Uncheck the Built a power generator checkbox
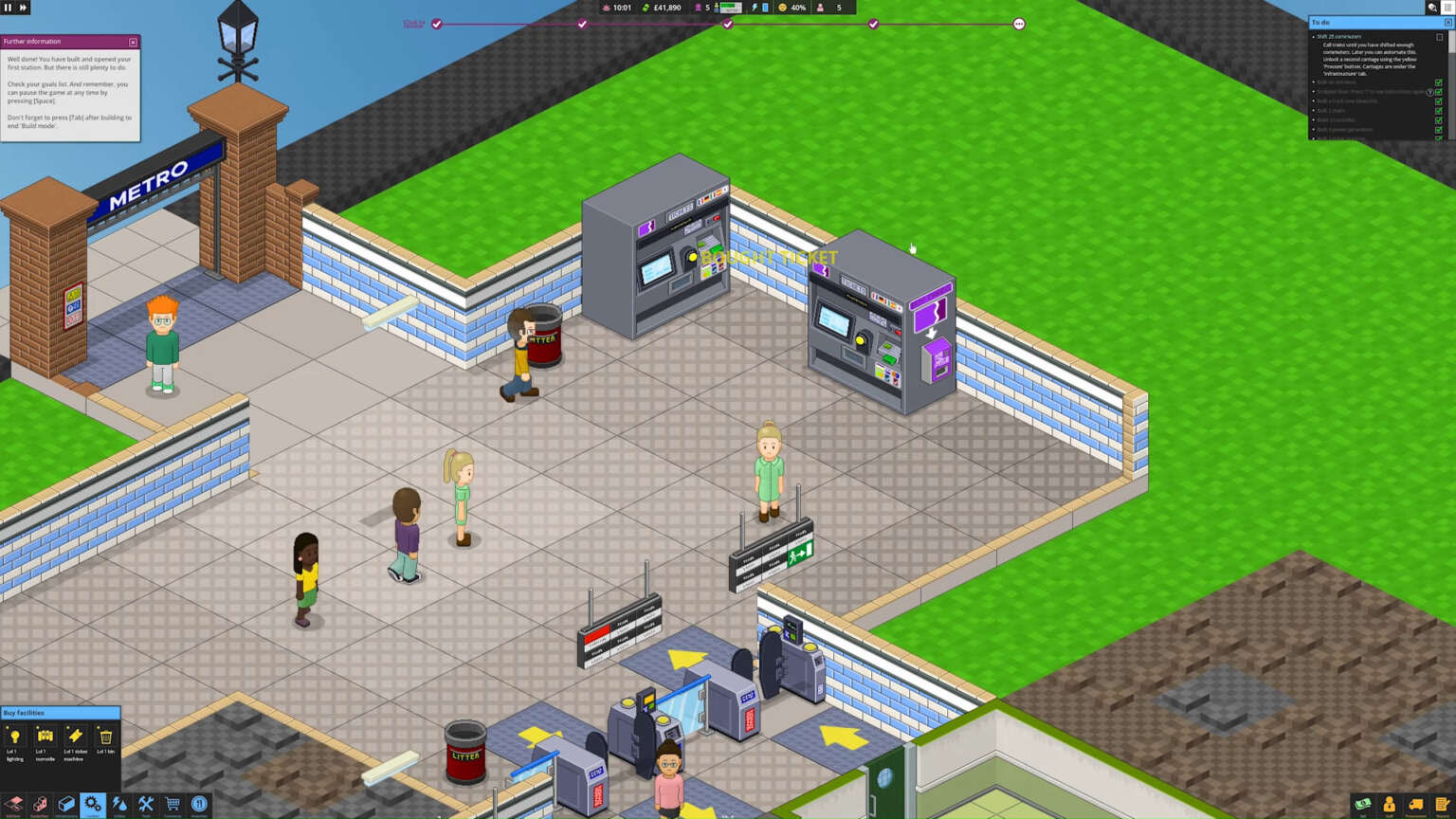This screenshot has height=819, width=1456. [1438, 130]
